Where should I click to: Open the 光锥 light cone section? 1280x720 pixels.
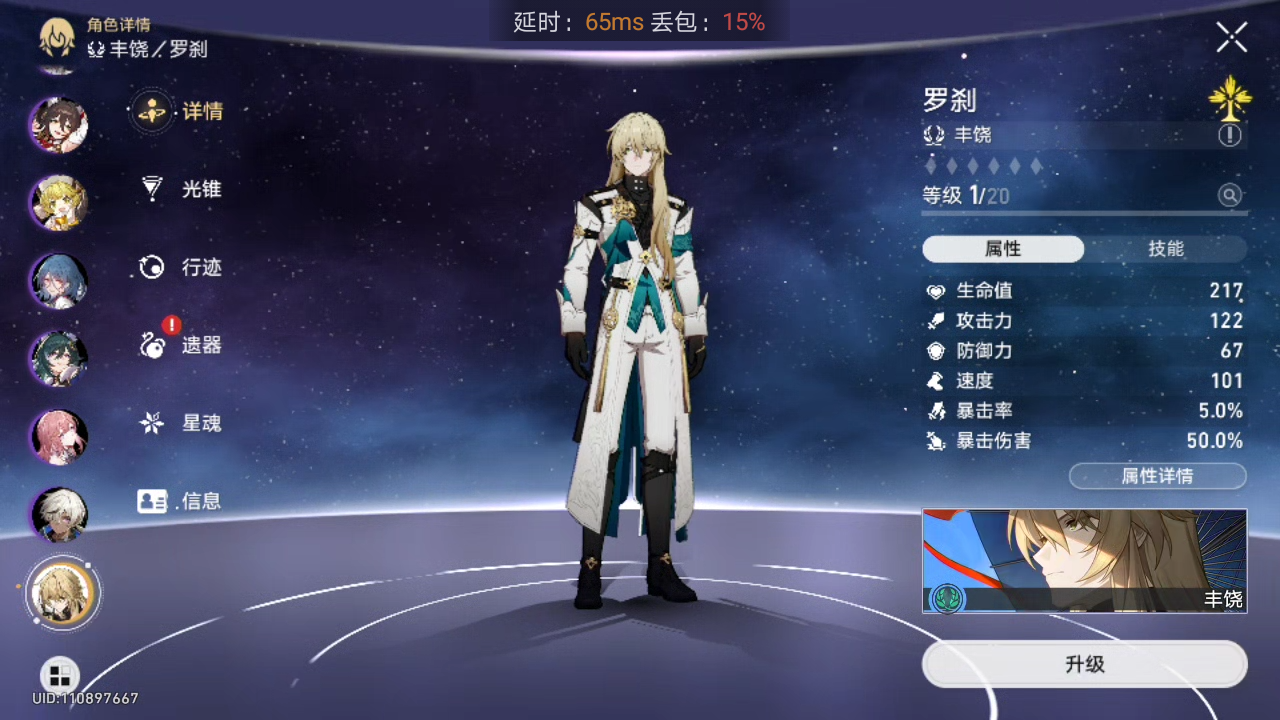(181, 189)
